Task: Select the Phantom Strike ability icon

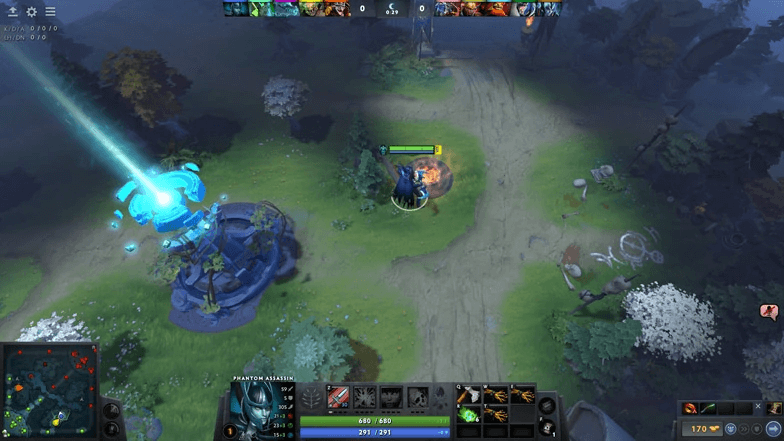Action: coord(365,397)
